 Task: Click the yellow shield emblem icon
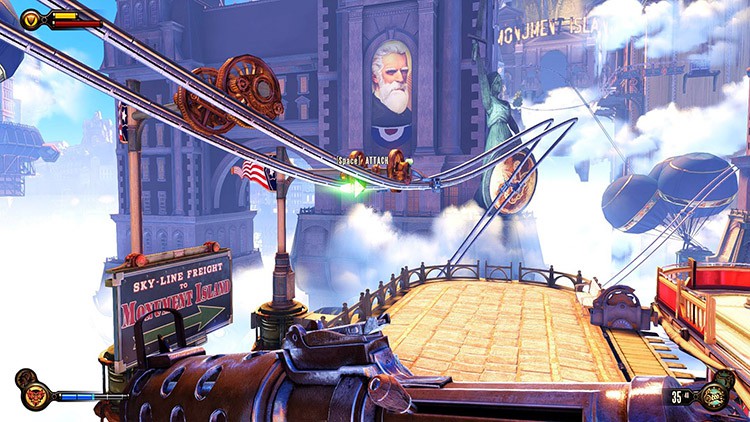tap(32, 19)
